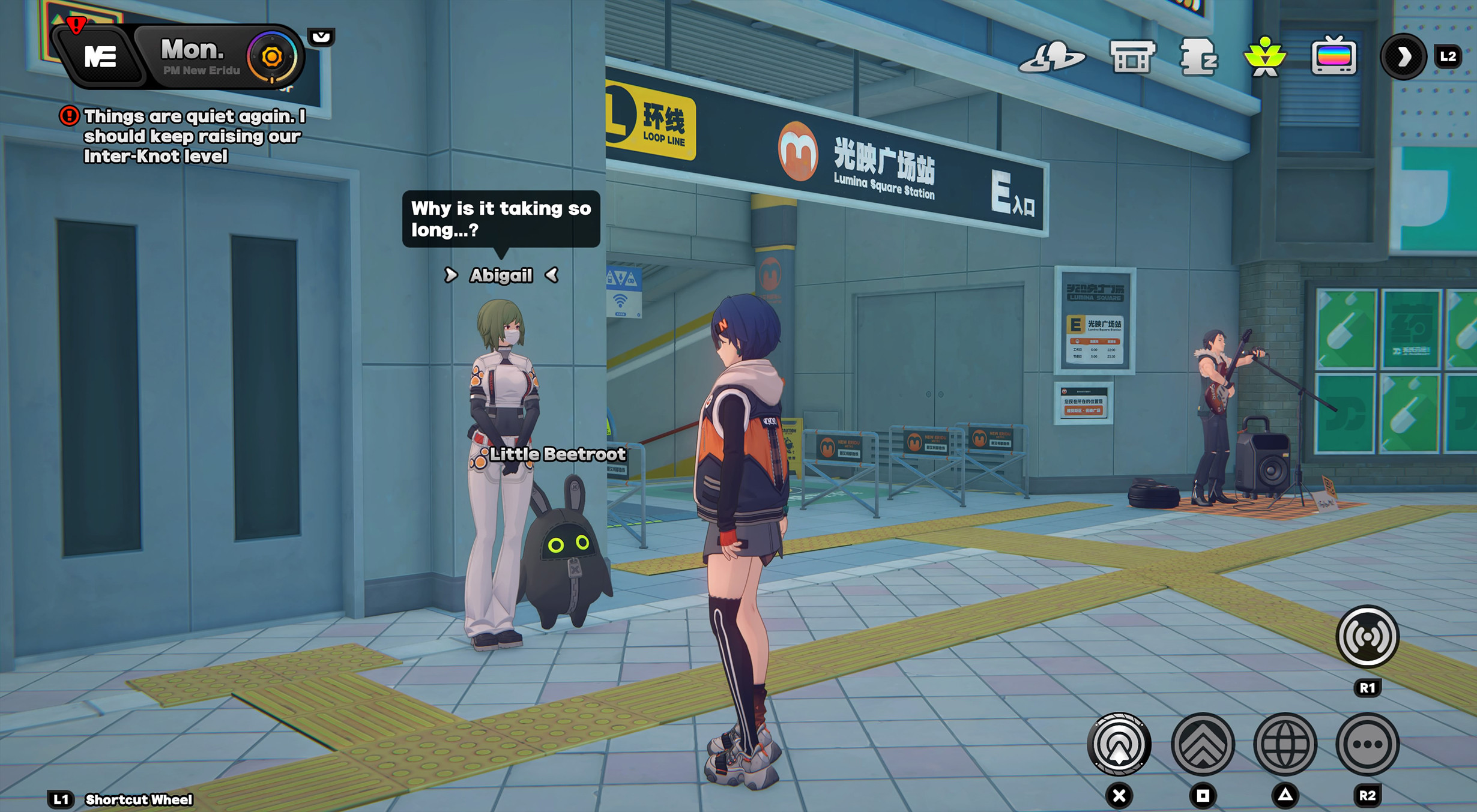
Task: Expand the small dropdown arrow beside the clock
Action: [321, 37]
